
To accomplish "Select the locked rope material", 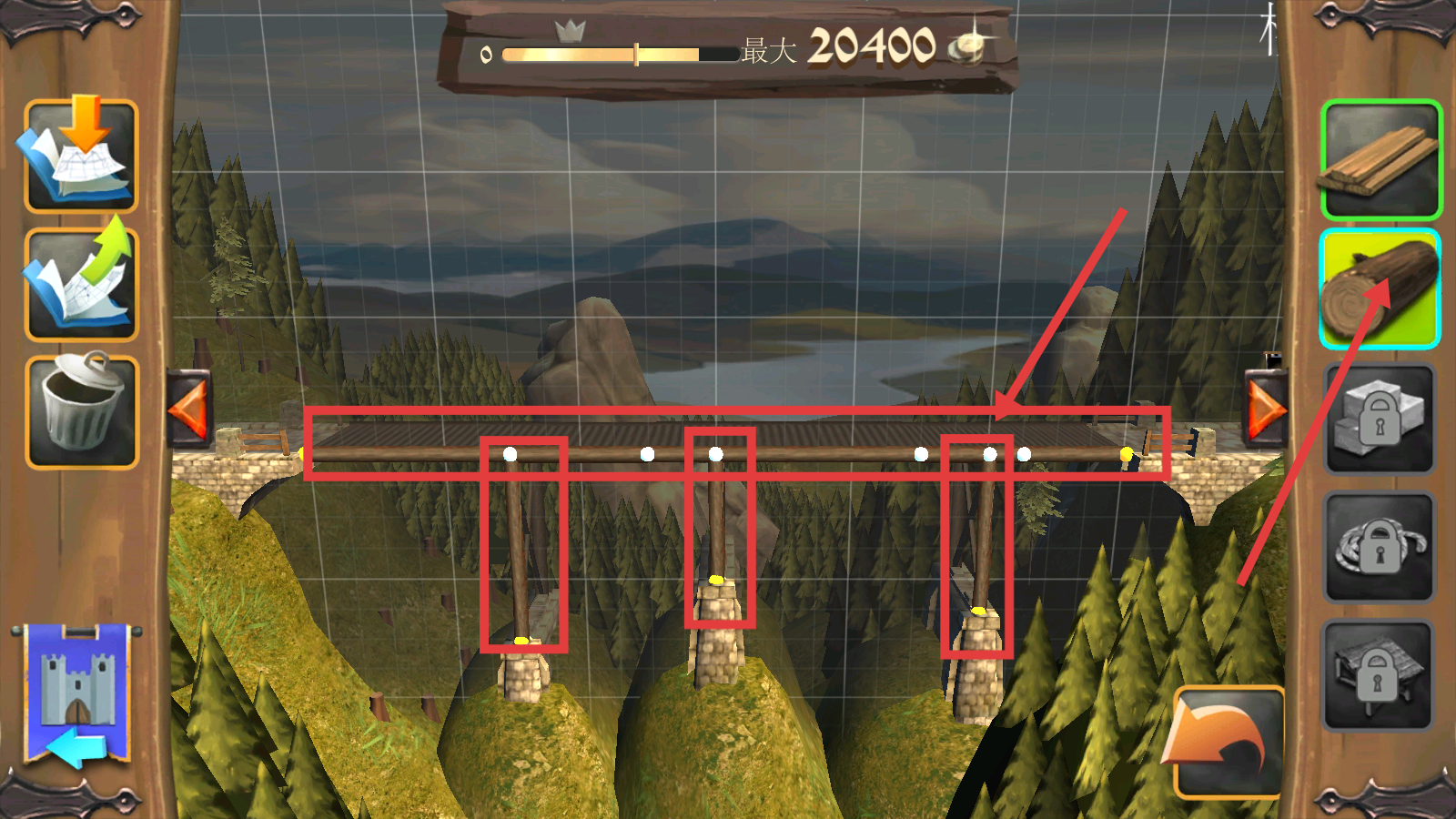I will [x=1380, y=547].
